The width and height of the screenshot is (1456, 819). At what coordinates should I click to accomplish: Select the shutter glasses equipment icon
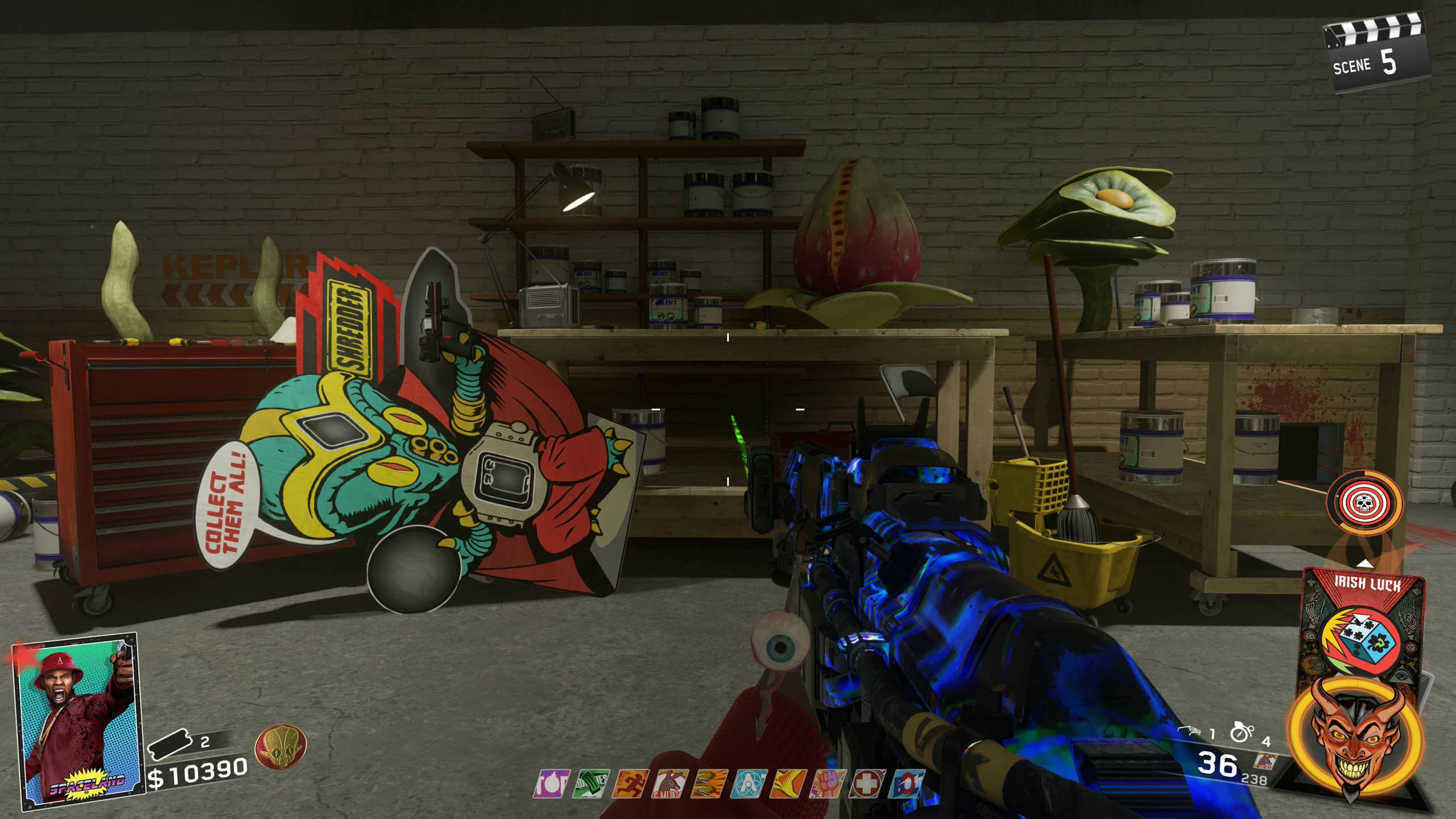click(x=1189, y=731)
